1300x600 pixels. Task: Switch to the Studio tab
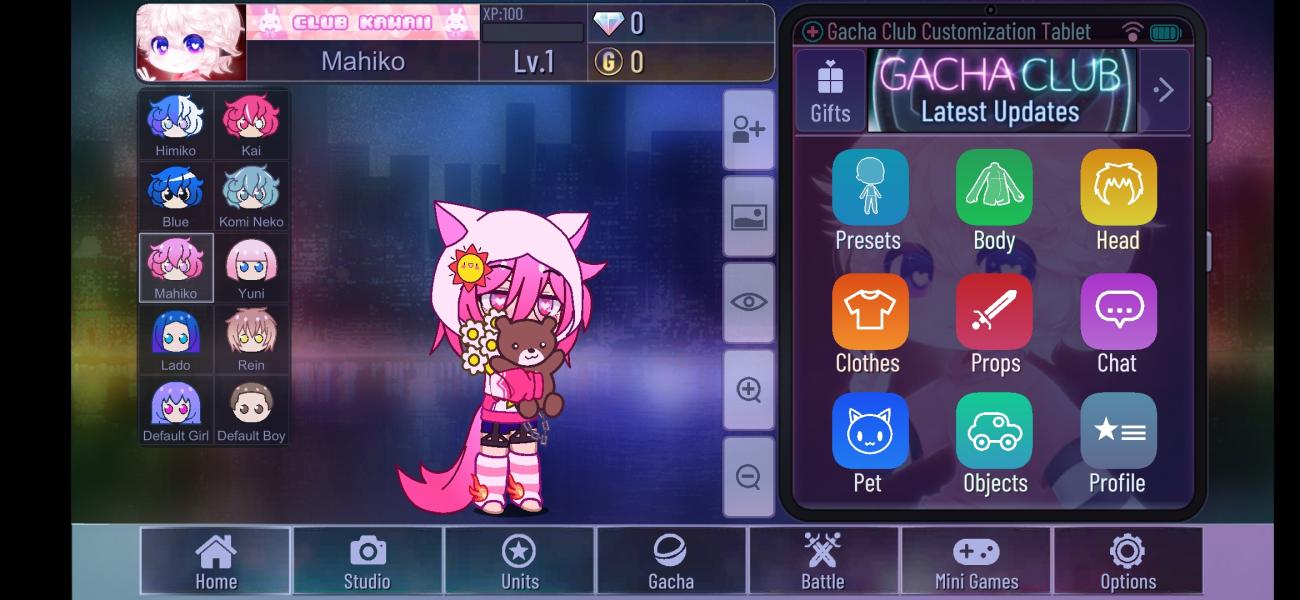[x=367, y=561]
